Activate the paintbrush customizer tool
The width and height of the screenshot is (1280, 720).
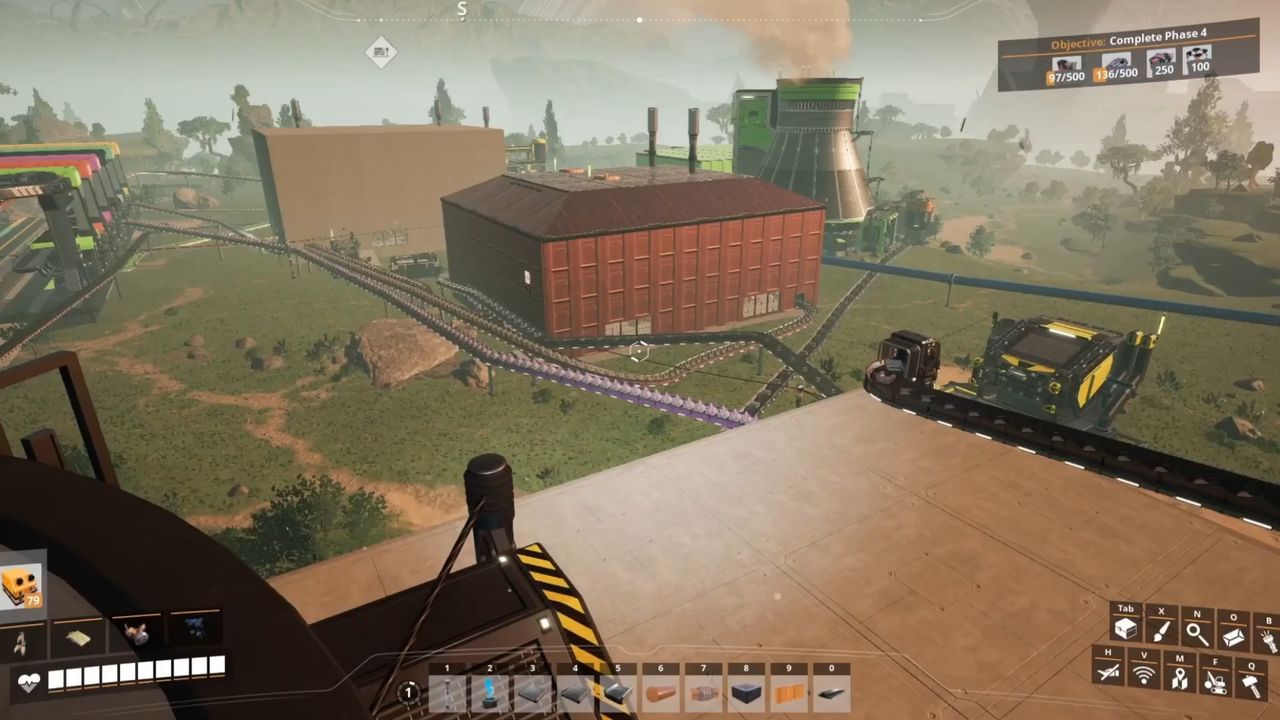tap(1161, 630)
